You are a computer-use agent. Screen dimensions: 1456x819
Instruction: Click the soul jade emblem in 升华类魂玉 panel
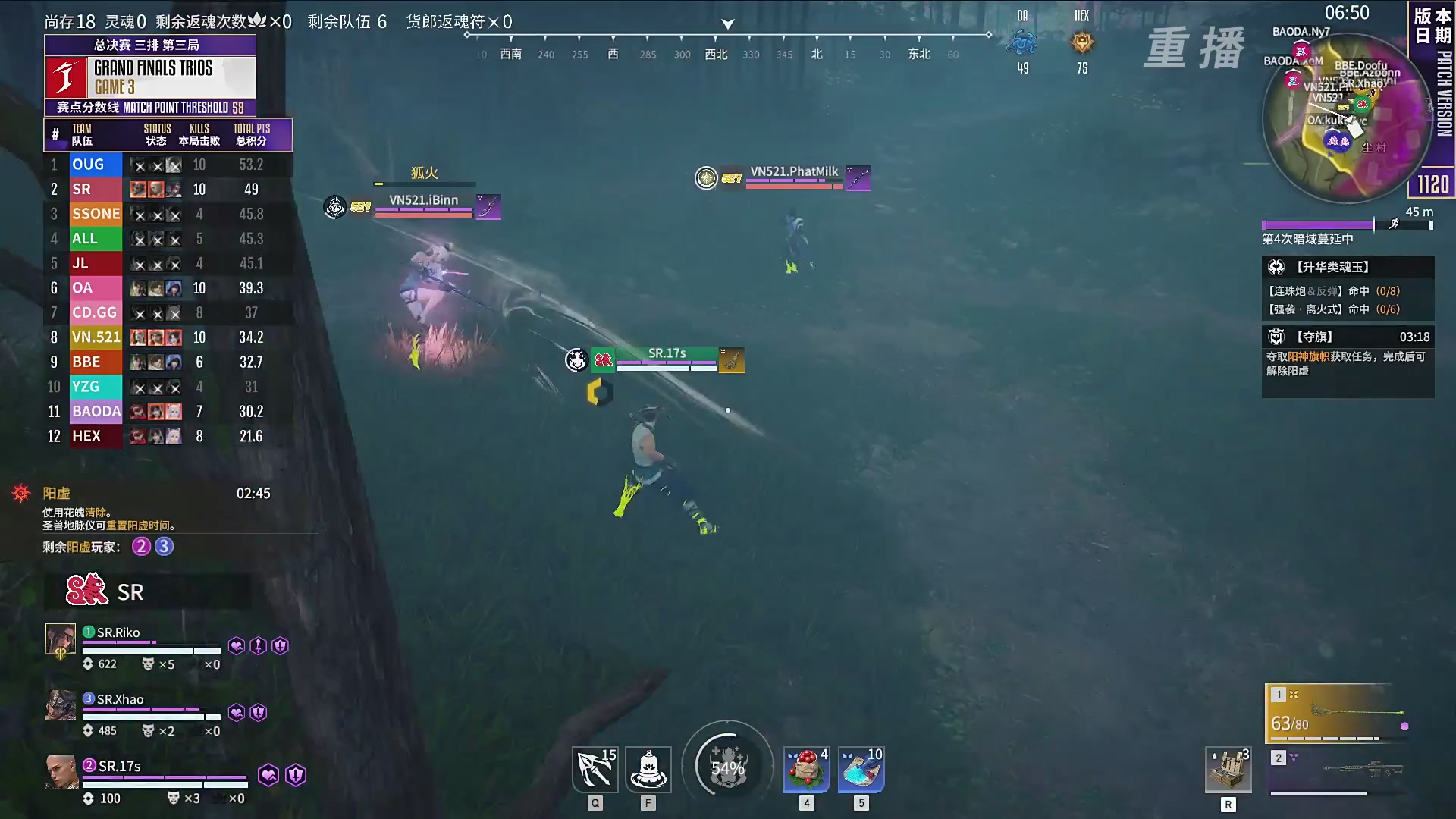tap(1277, 267)
